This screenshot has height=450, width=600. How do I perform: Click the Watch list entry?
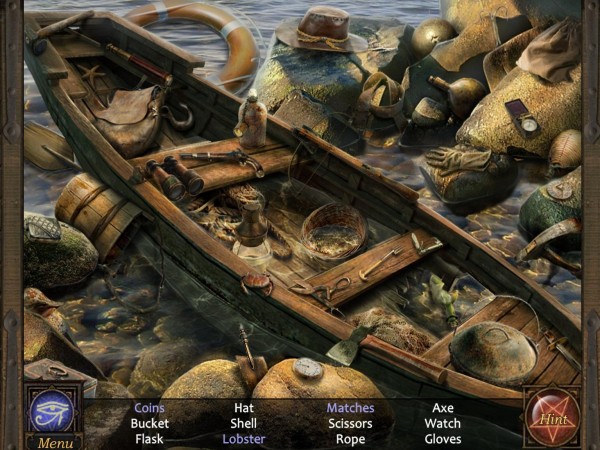click(x=442, y=423)
